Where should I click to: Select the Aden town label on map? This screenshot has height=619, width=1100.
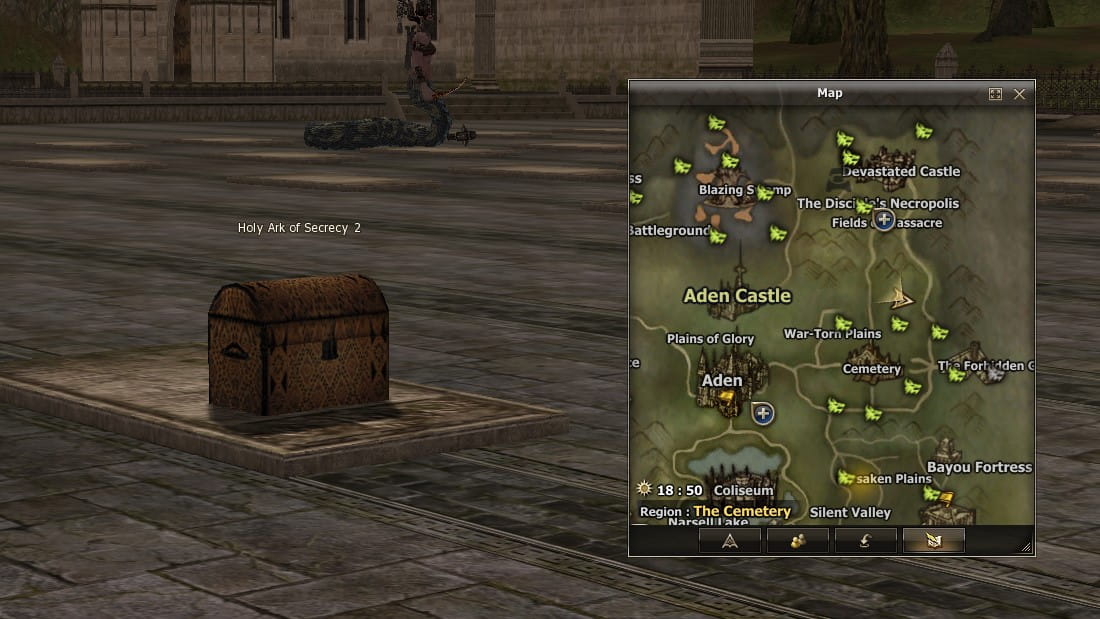click(722, 380)
